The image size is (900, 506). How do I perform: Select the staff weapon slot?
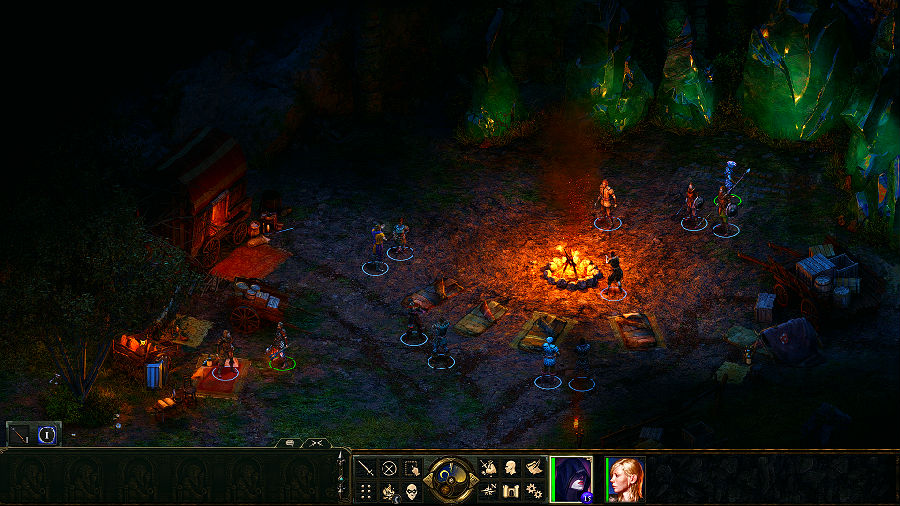(20, 434)
